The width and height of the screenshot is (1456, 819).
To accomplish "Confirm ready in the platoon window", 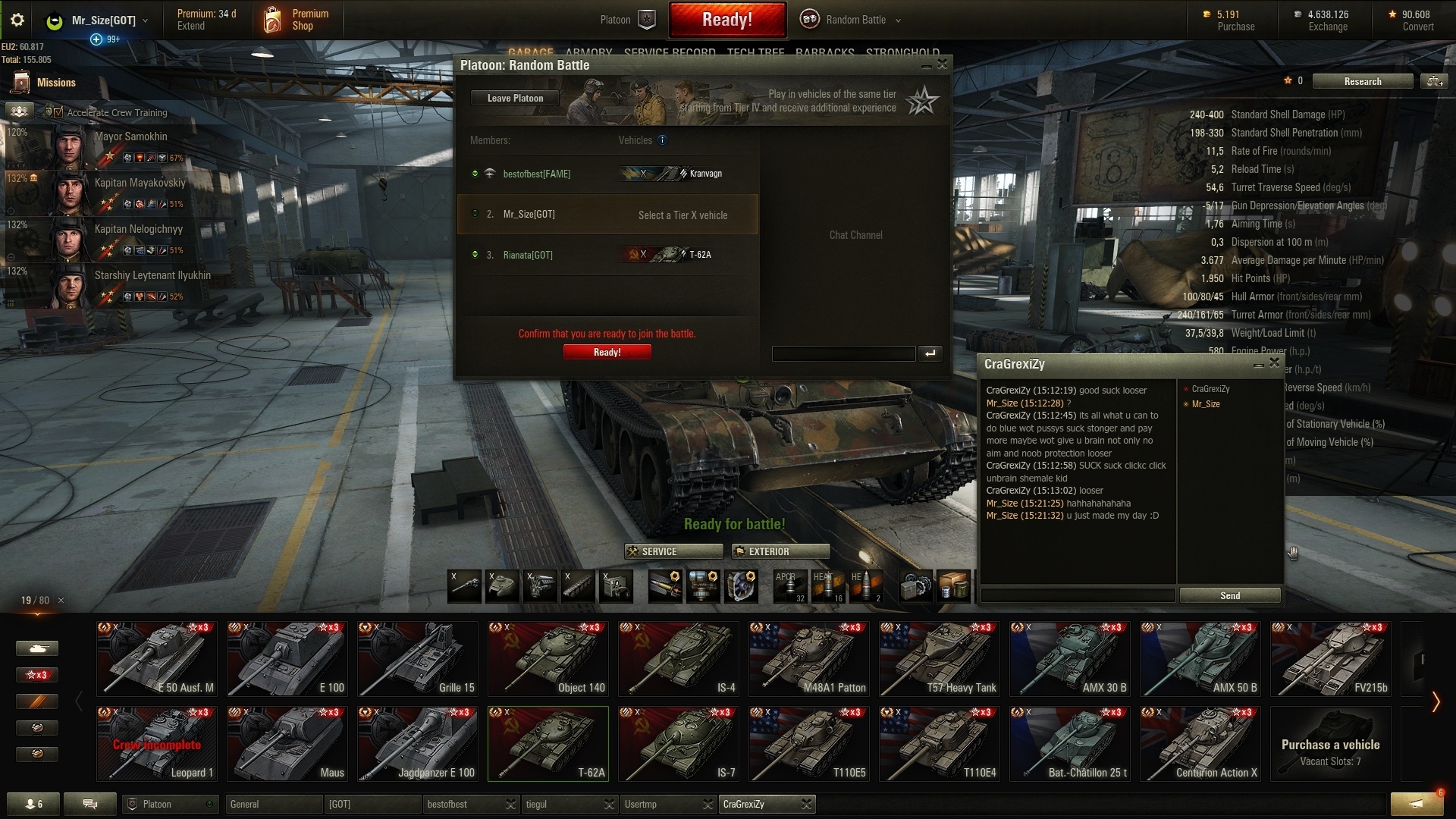I will click(607, 352).
